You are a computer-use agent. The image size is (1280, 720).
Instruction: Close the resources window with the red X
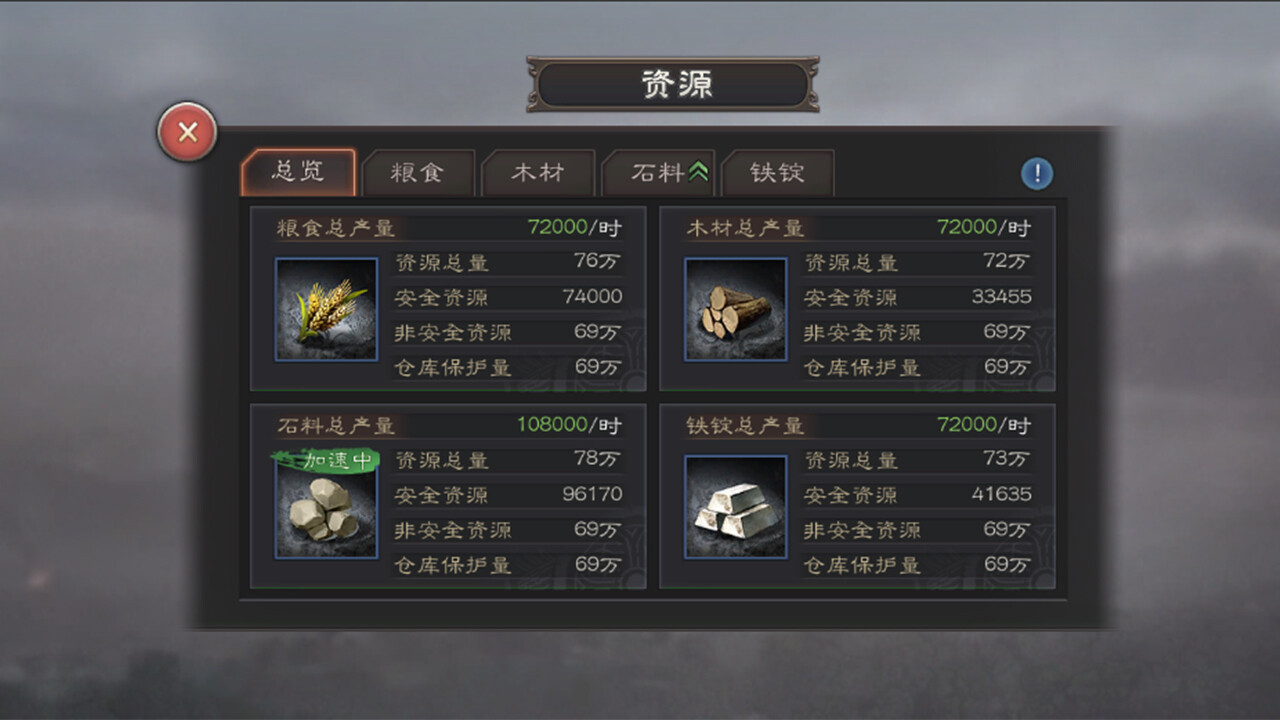186,132
